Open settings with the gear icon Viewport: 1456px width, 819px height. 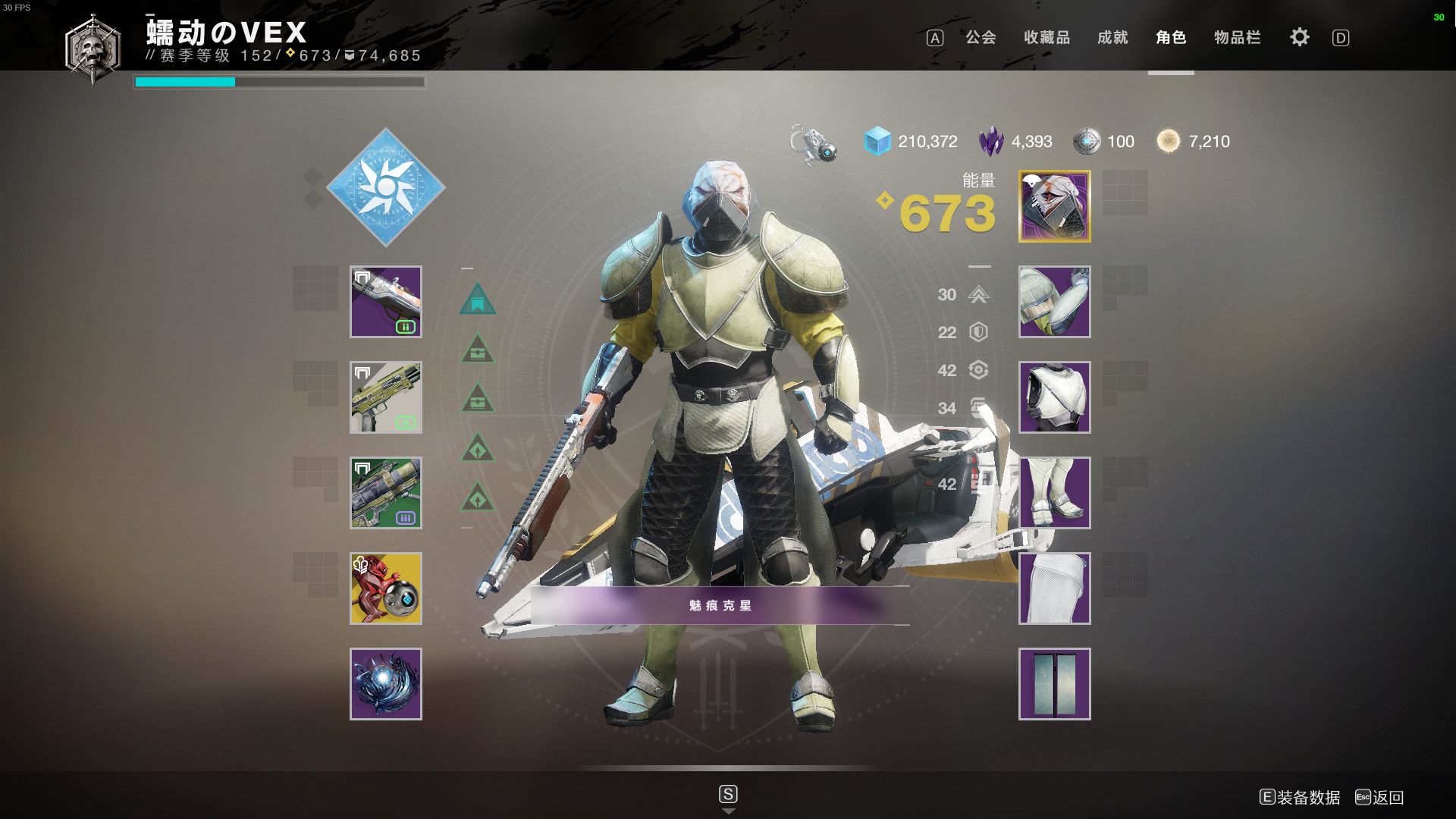tap(1299, 37)
